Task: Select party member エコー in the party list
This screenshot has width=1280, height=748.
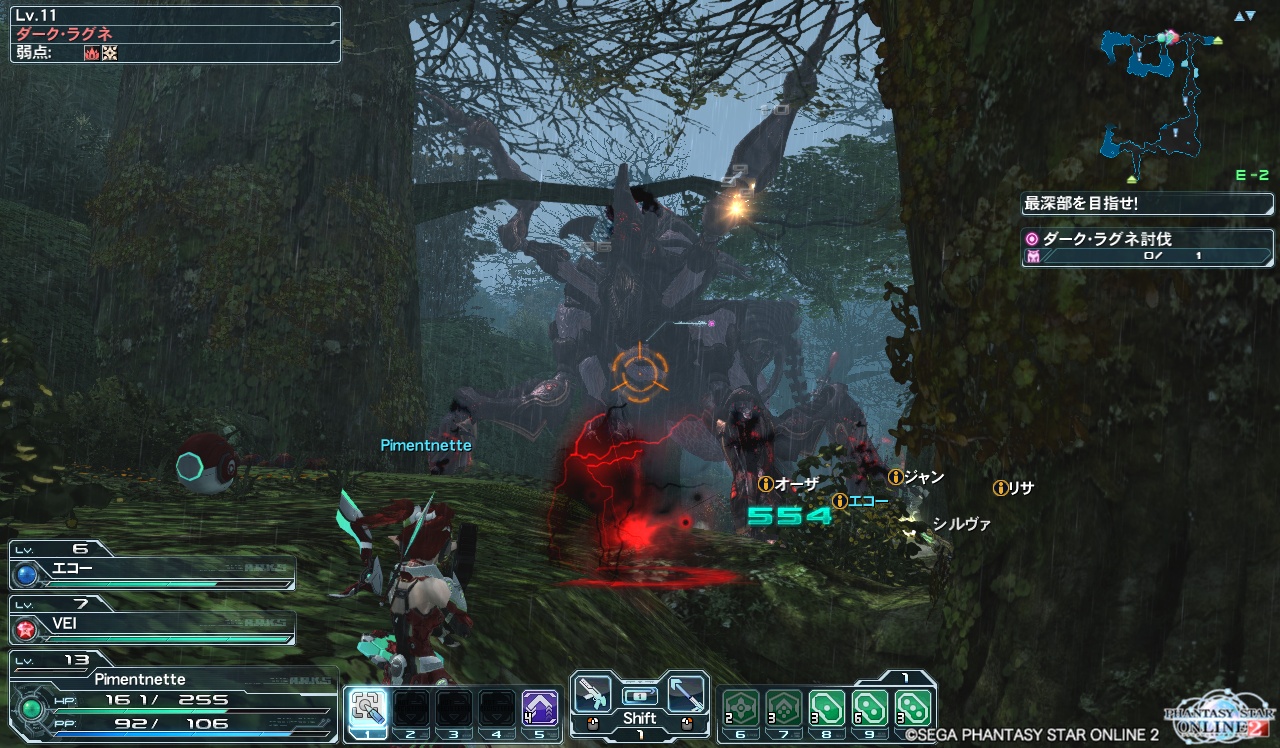Action: click(x=152, y=572)
